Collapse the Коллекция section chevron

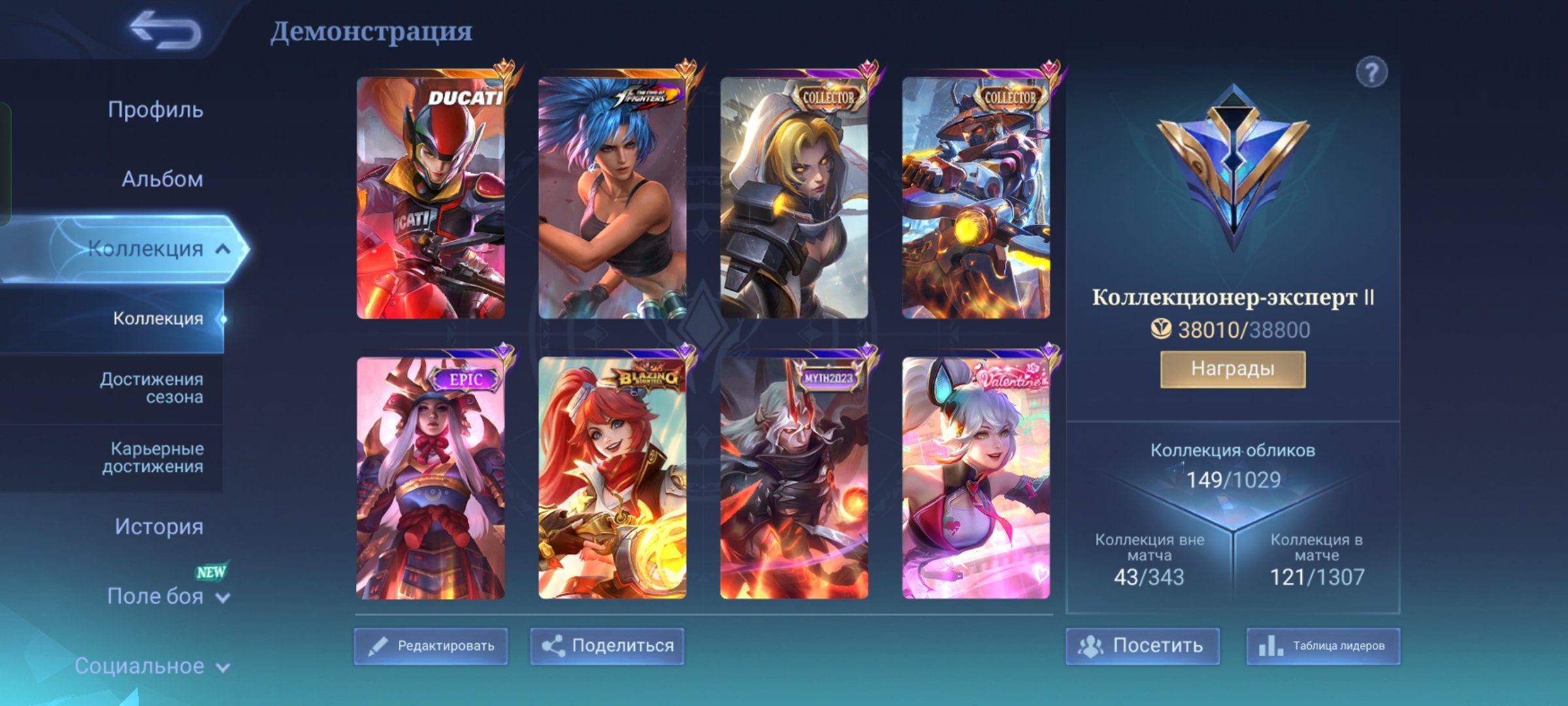tap(222, 248)
